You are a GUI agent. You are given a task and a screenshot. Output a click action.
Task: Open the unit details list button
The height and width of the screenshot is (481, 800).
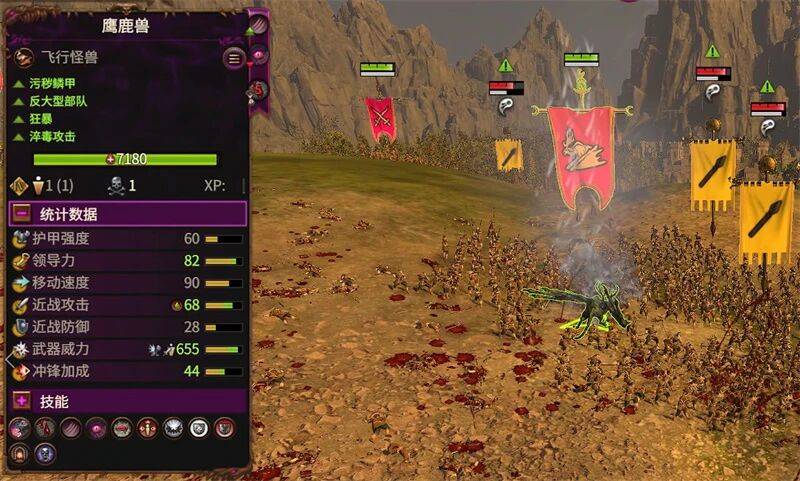pos(234,58)
